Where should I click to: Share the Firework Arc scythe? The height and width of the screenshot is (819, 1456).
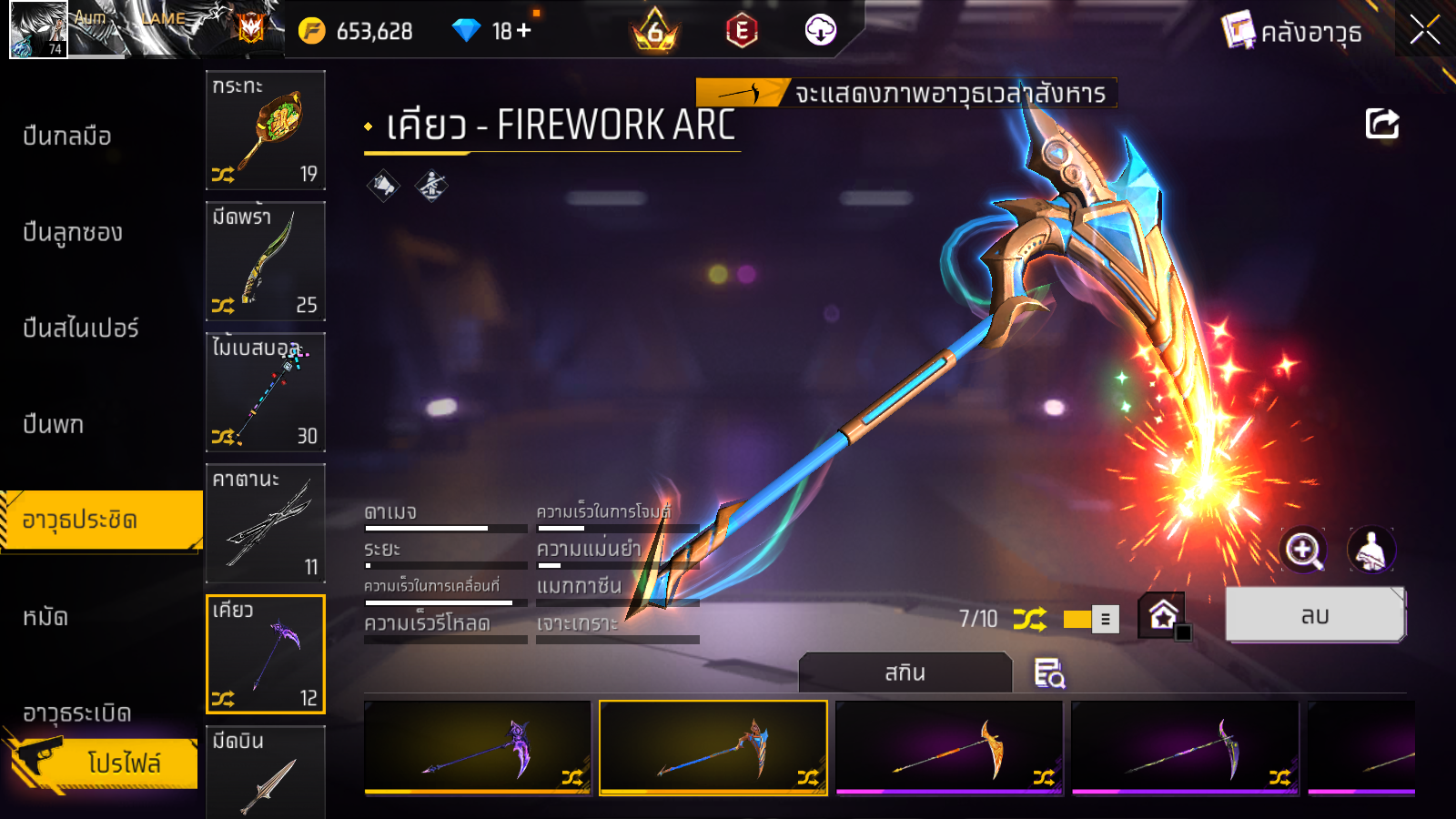[1381, 124]
